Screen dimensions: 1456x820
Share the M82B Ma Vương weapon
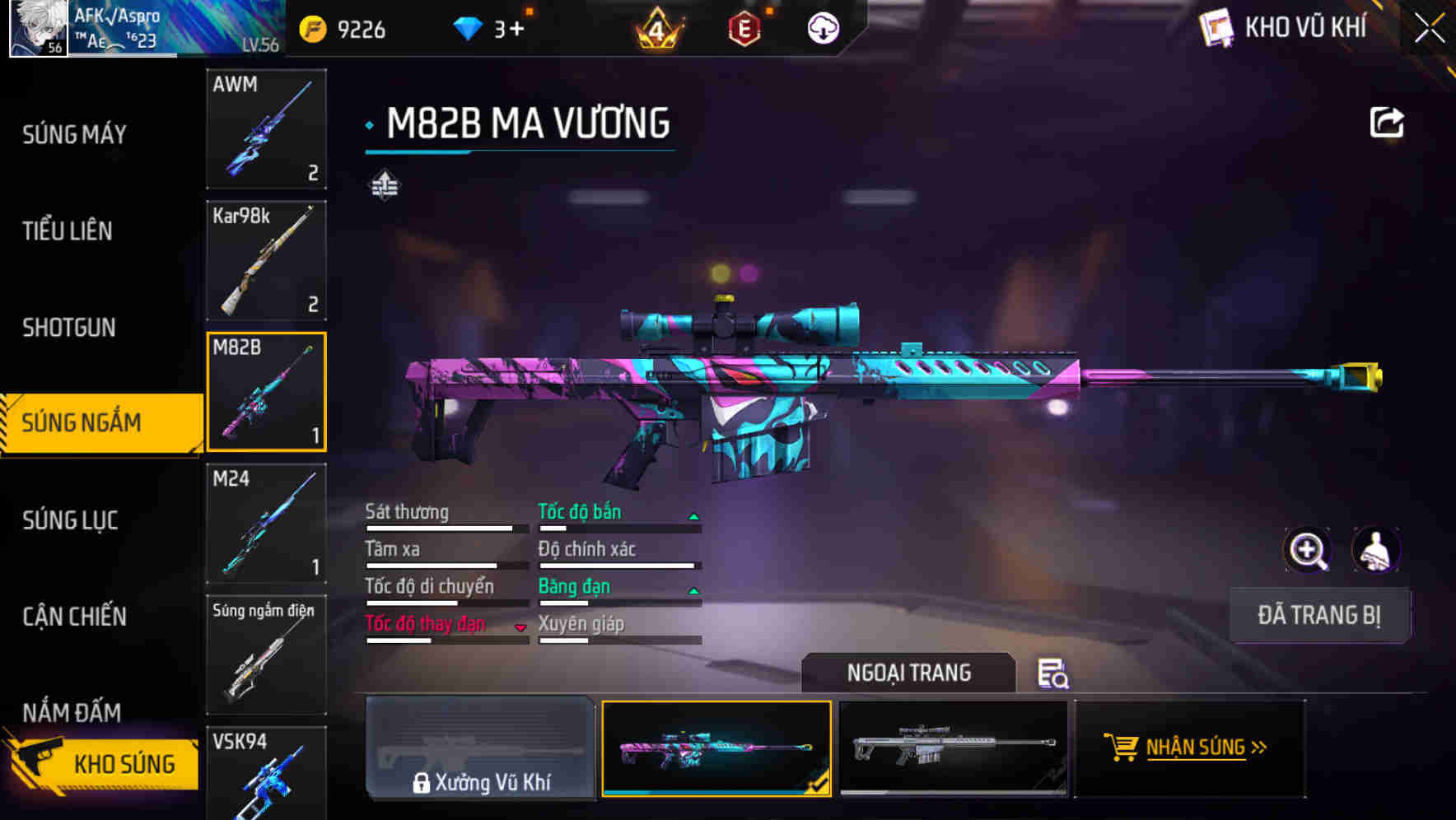pyautogui.click(x=1388, y=122)
